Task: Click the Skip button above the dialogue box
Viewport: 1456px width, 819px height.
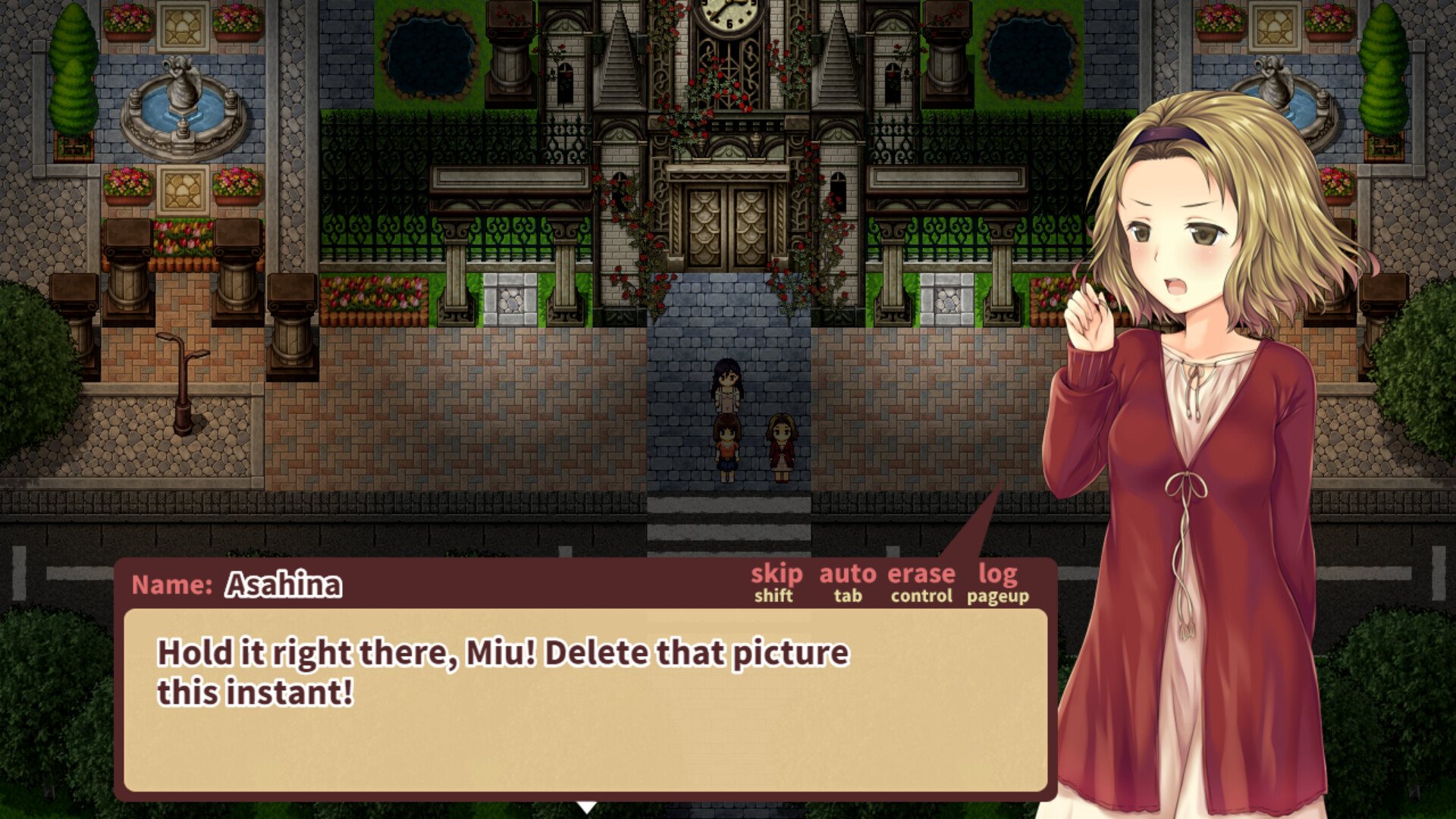Action: 775,575
